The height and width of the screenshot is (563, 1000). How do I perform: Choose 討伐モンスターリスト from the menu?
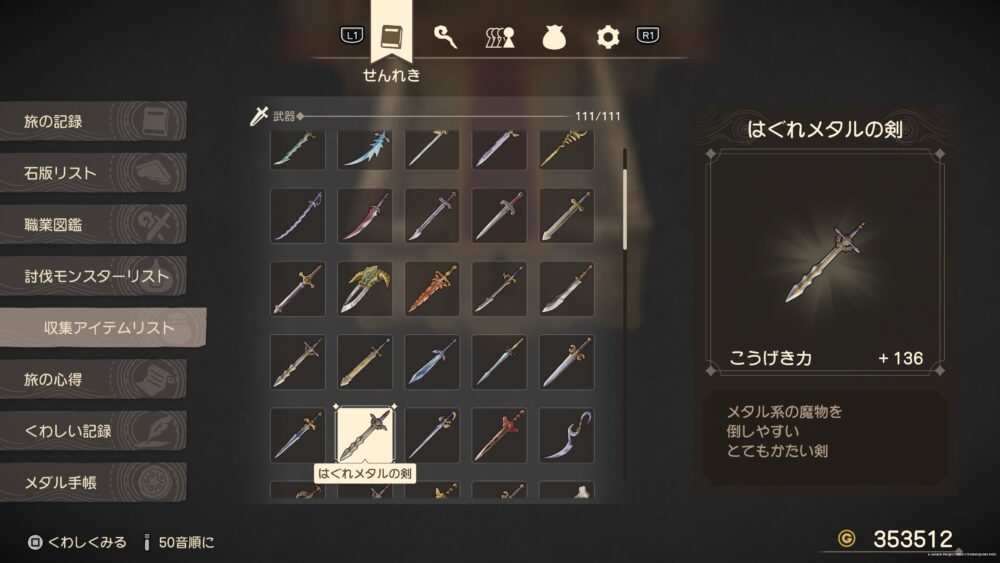(92, 276)
